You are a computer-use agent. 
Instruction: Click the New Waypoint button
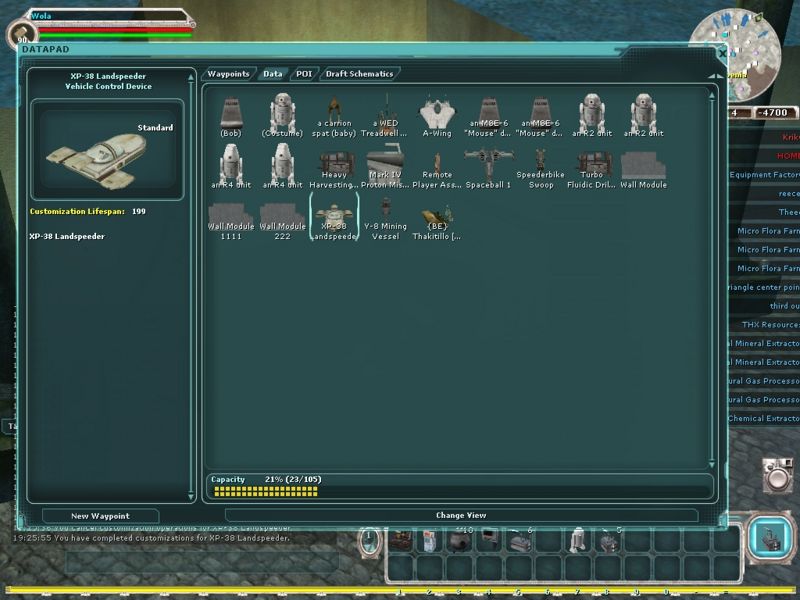(x=100, y=516)
